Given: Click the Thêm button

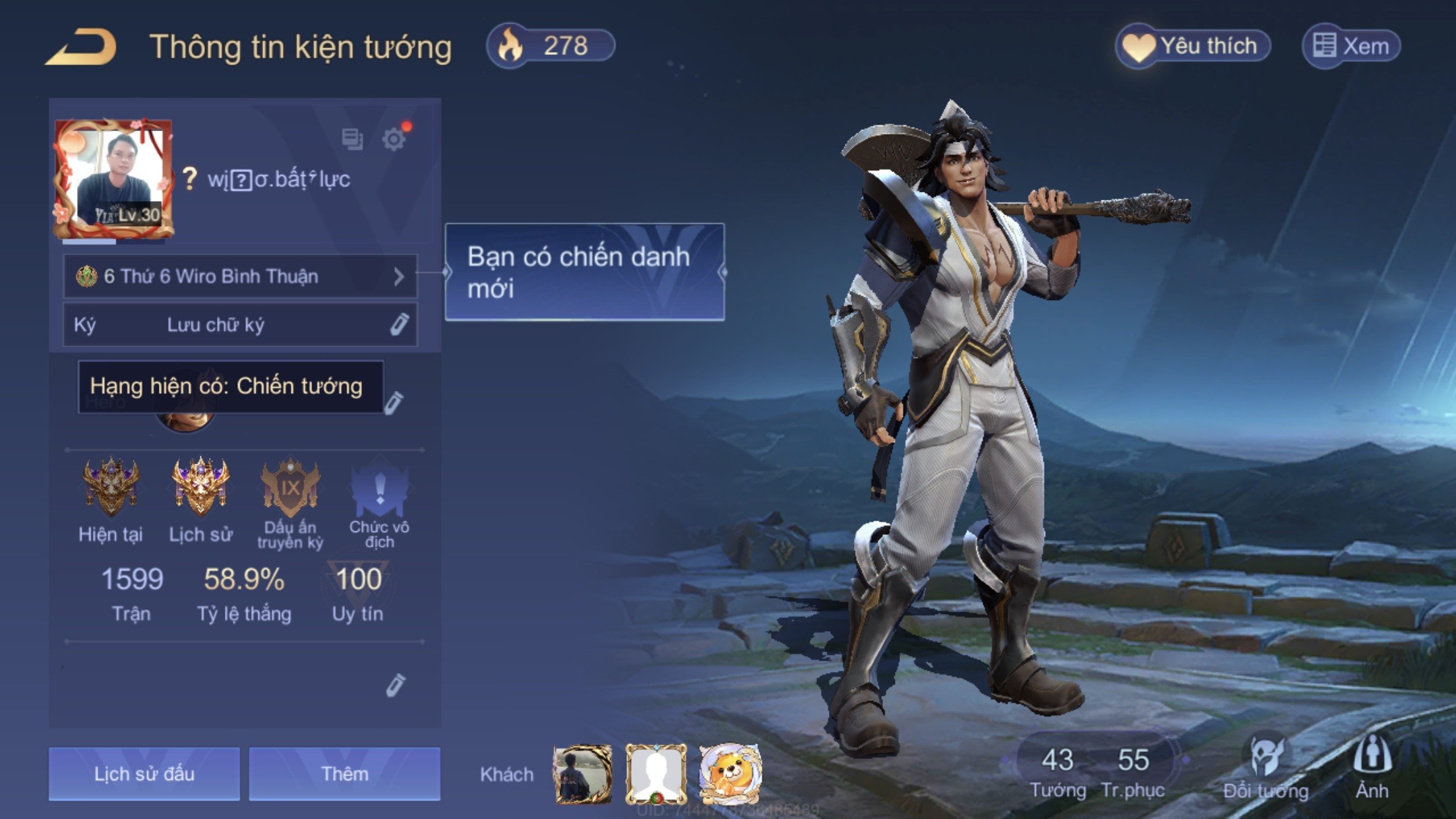Looking at the screenshot, I should pos(344,773).
